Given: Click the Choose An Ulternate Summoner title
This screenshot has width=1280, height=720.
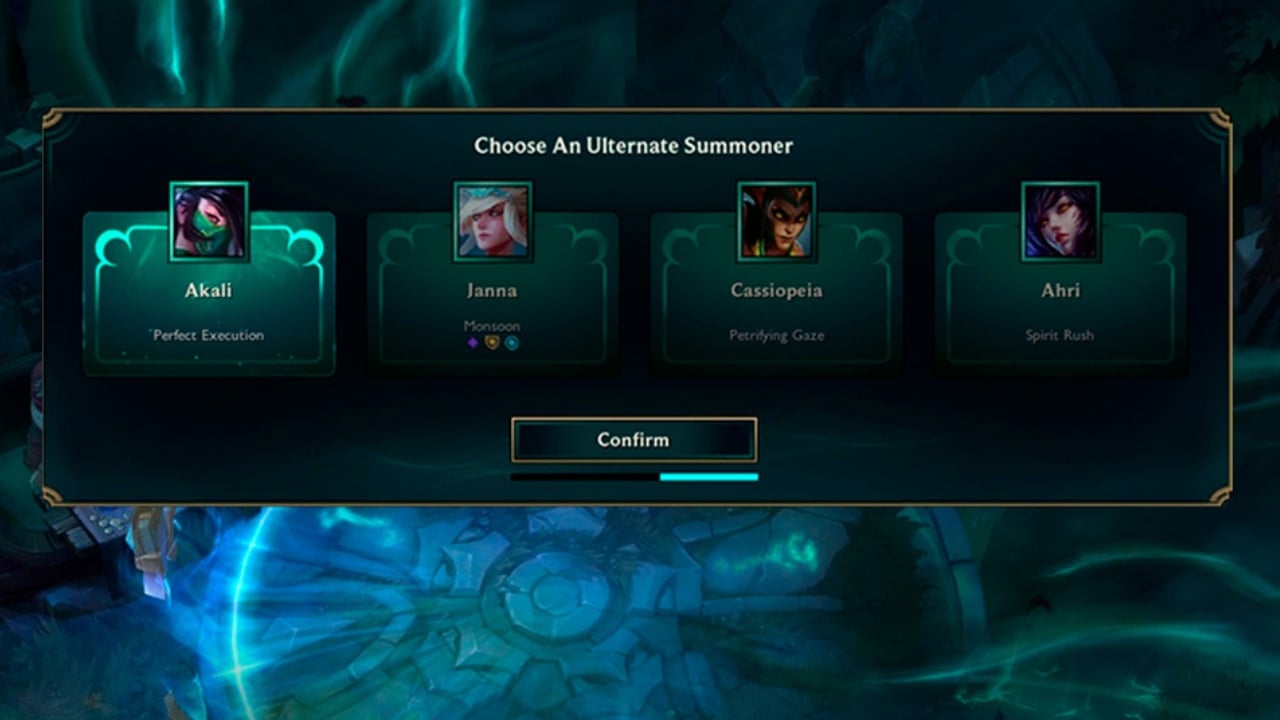Looking at the screenshot, I should click(634, 146).
